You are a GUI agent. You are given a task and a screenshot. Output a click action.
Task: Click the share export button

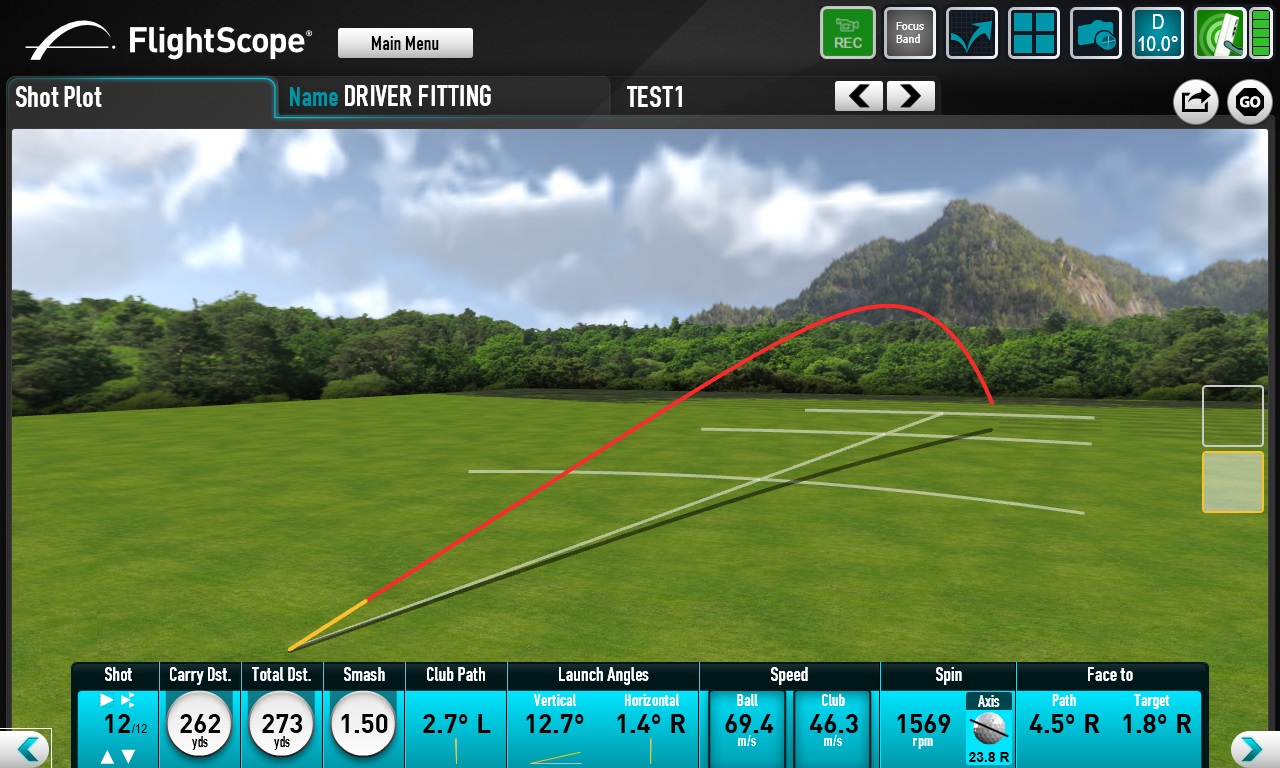[1195, 101]
